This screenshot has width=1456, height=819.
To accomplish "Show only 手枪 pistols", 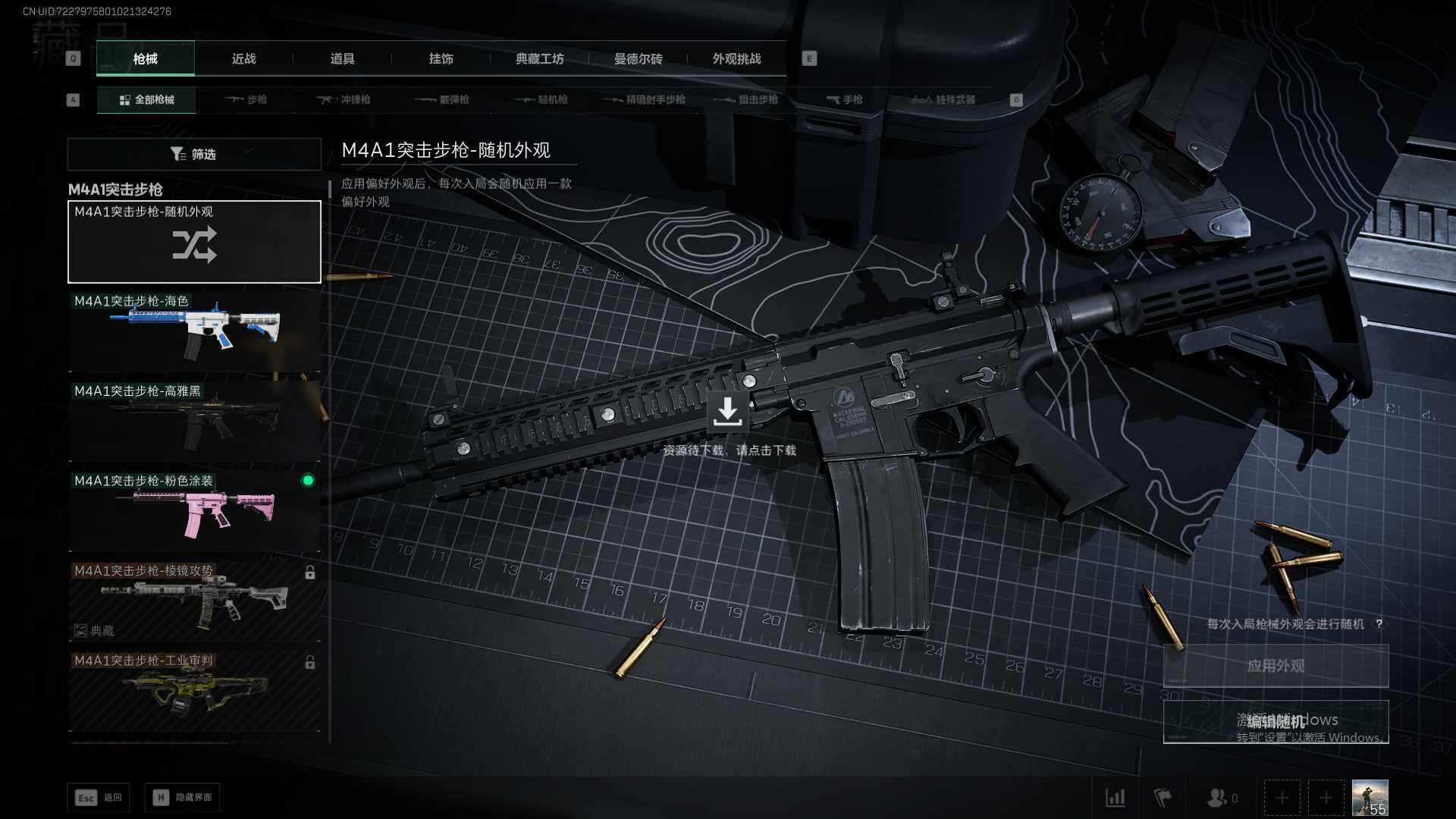I will click(x=845, y=100).
